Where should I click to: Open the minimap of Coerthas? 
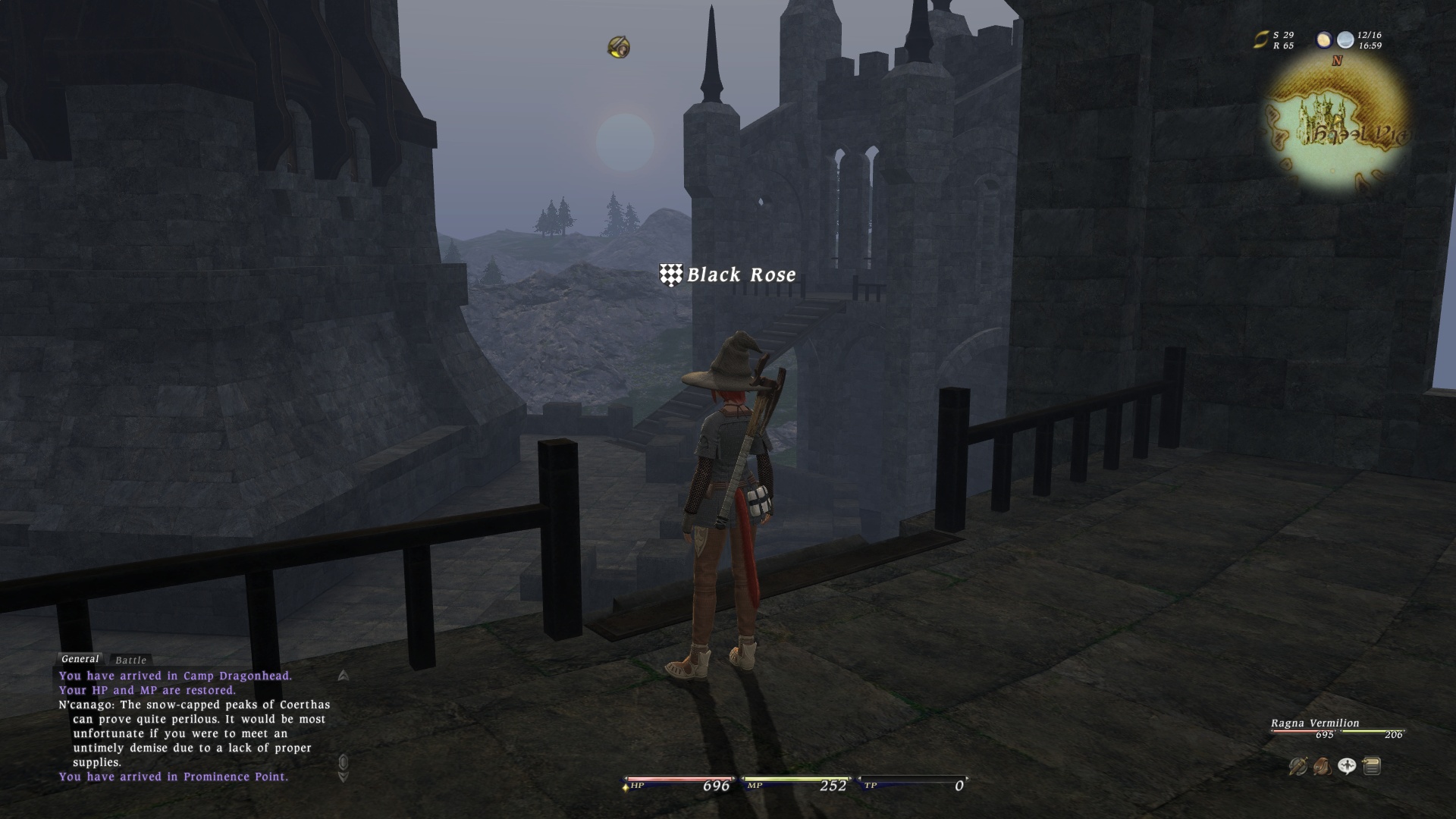point(1338,124)
